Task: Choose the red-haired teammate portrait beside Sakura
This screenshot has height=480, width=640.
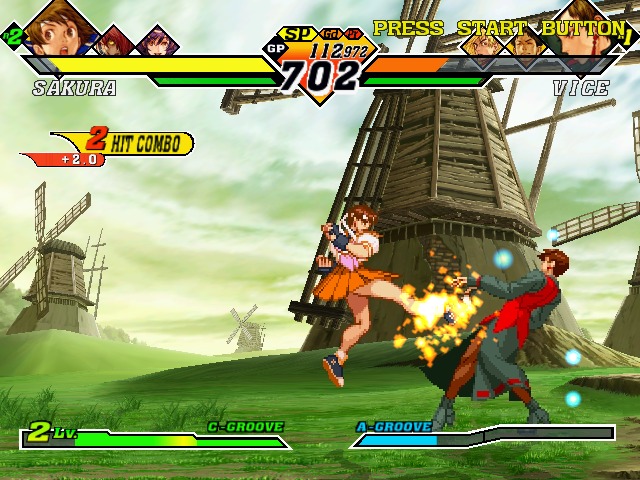Action: coord(113,42)
